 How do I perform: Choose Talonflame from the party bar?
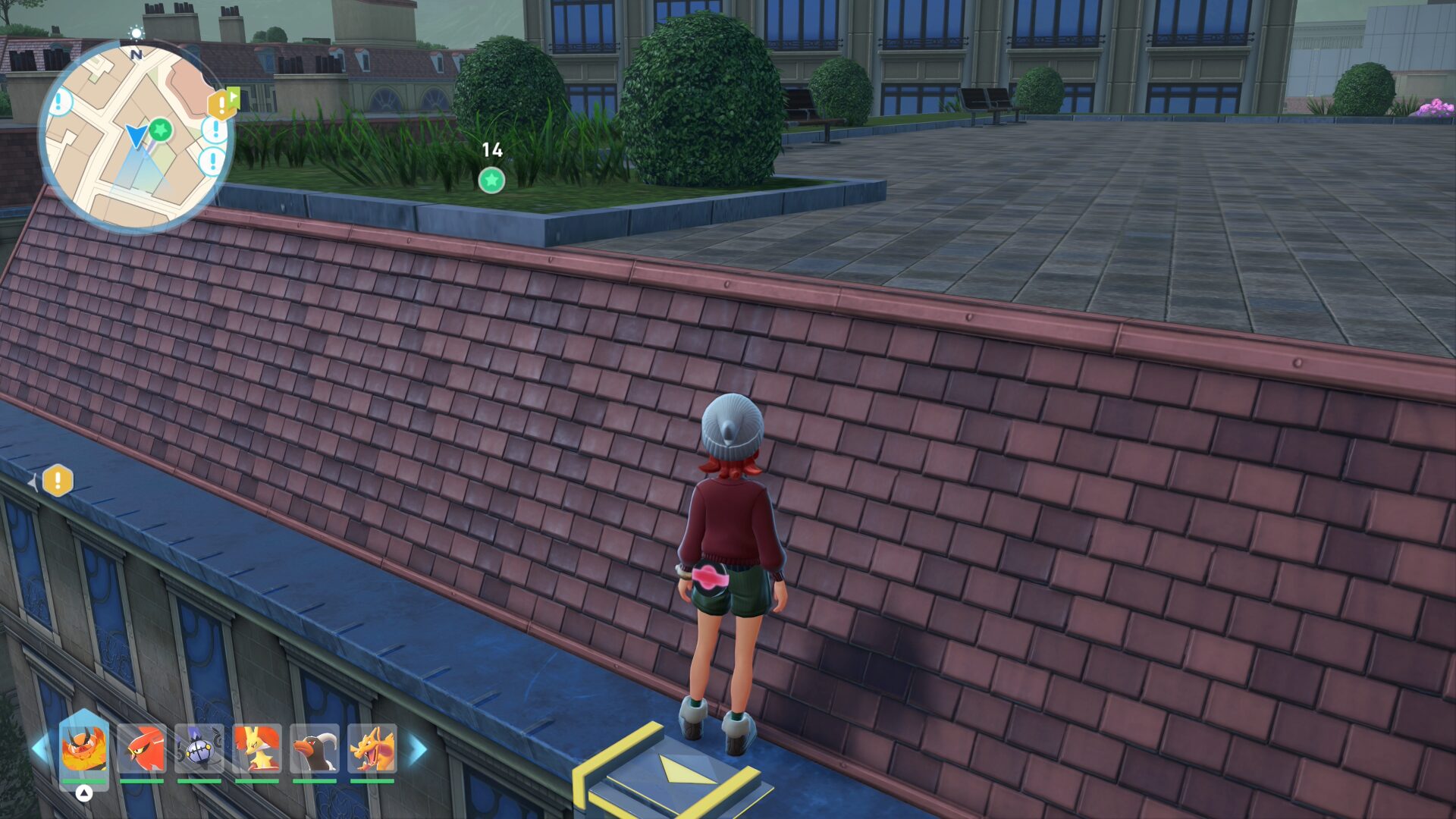142,748
